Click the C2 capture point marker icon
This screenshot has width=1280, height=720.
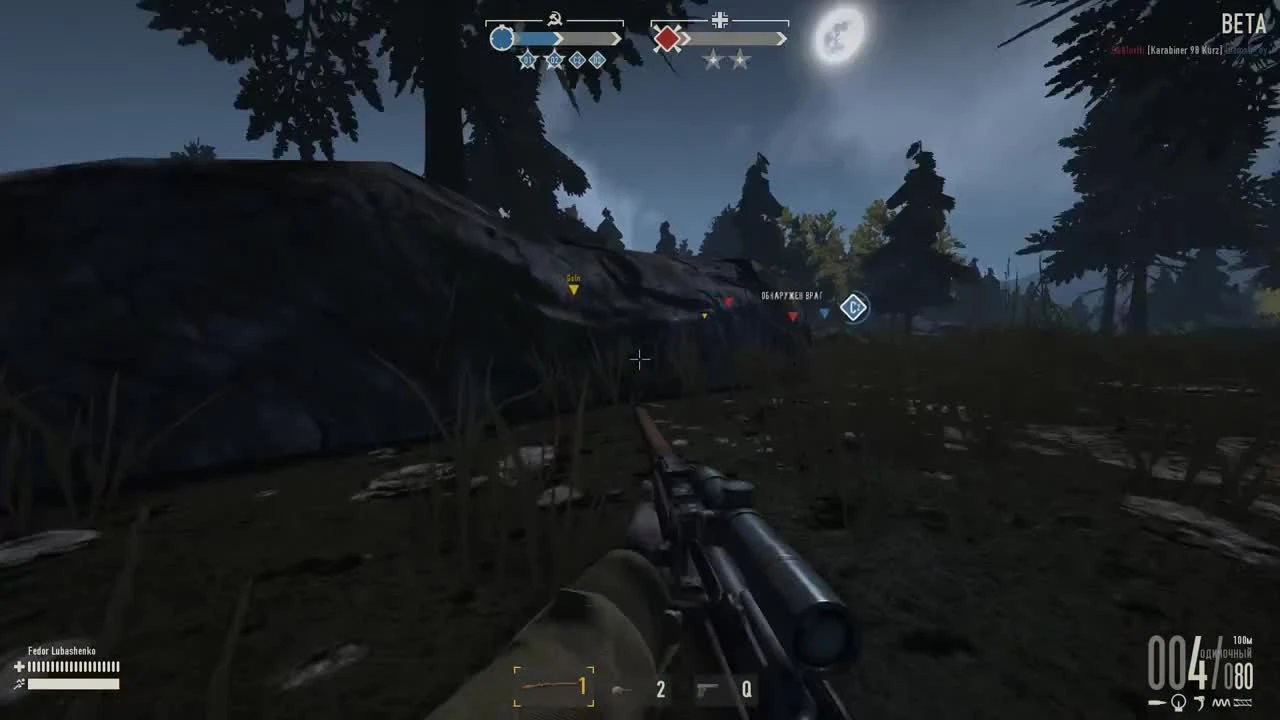tap(853, 306)
